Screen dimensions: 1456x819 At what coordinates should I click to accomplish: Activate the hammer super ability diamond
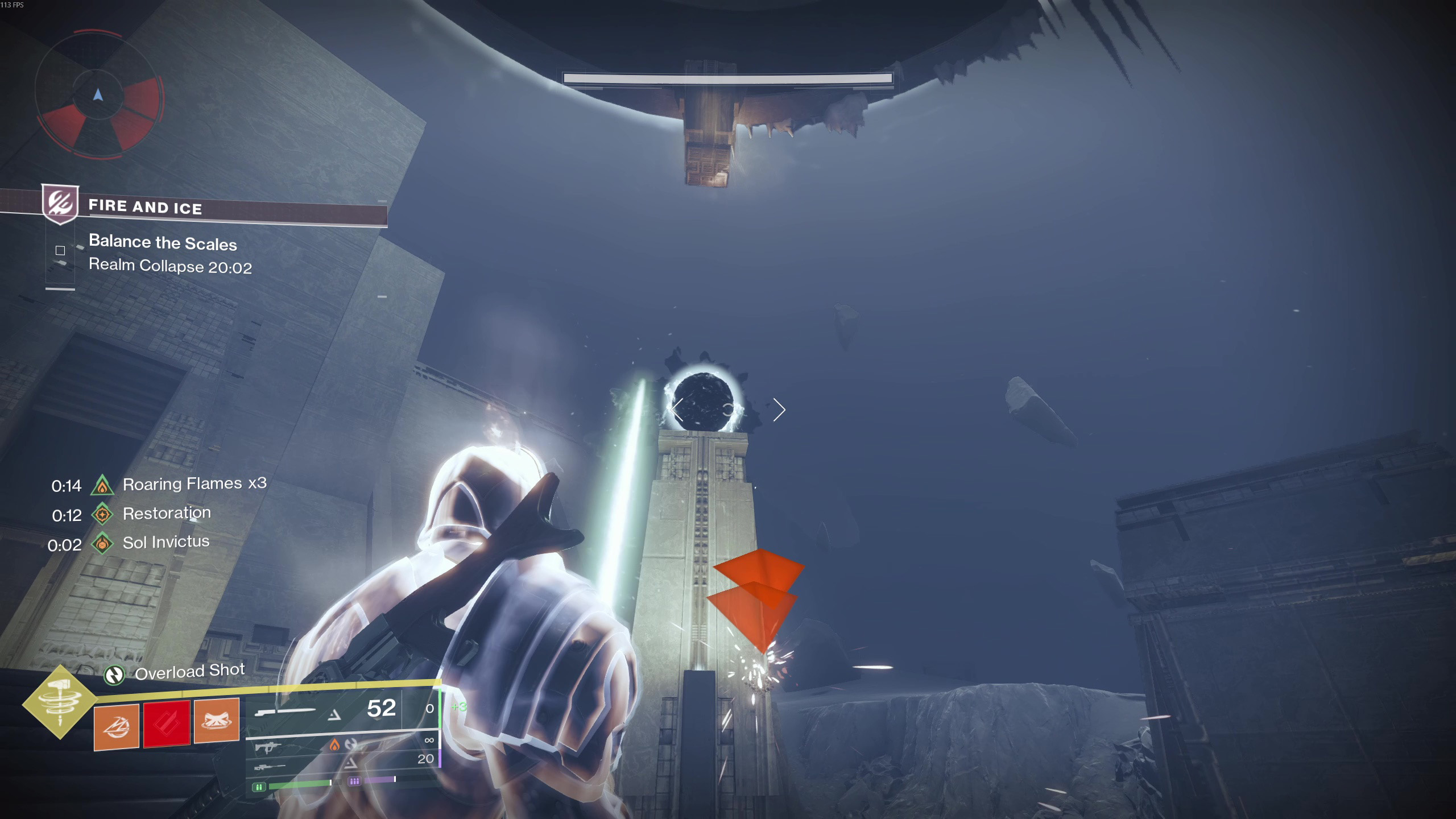[60, 702]
